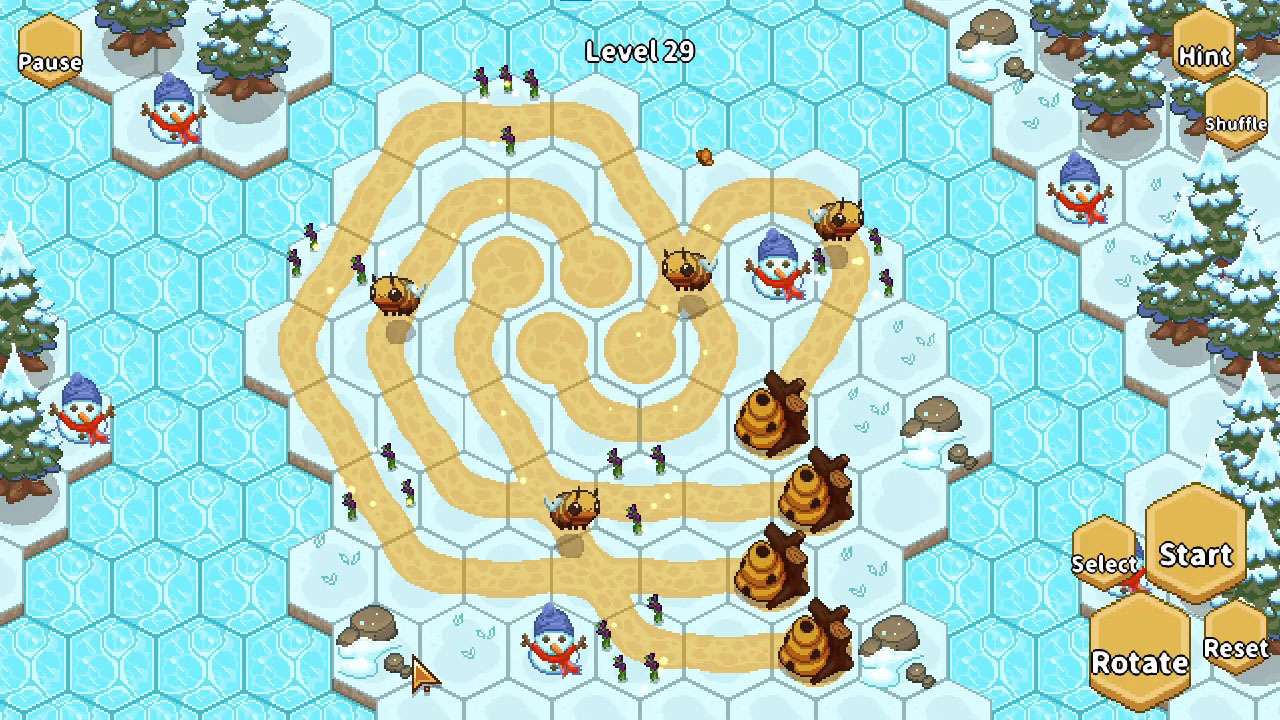The width and height of the screenshot is (1280, 720).
Task: Select the snowman in the top-left corner
Action: [x=170, y=110]
